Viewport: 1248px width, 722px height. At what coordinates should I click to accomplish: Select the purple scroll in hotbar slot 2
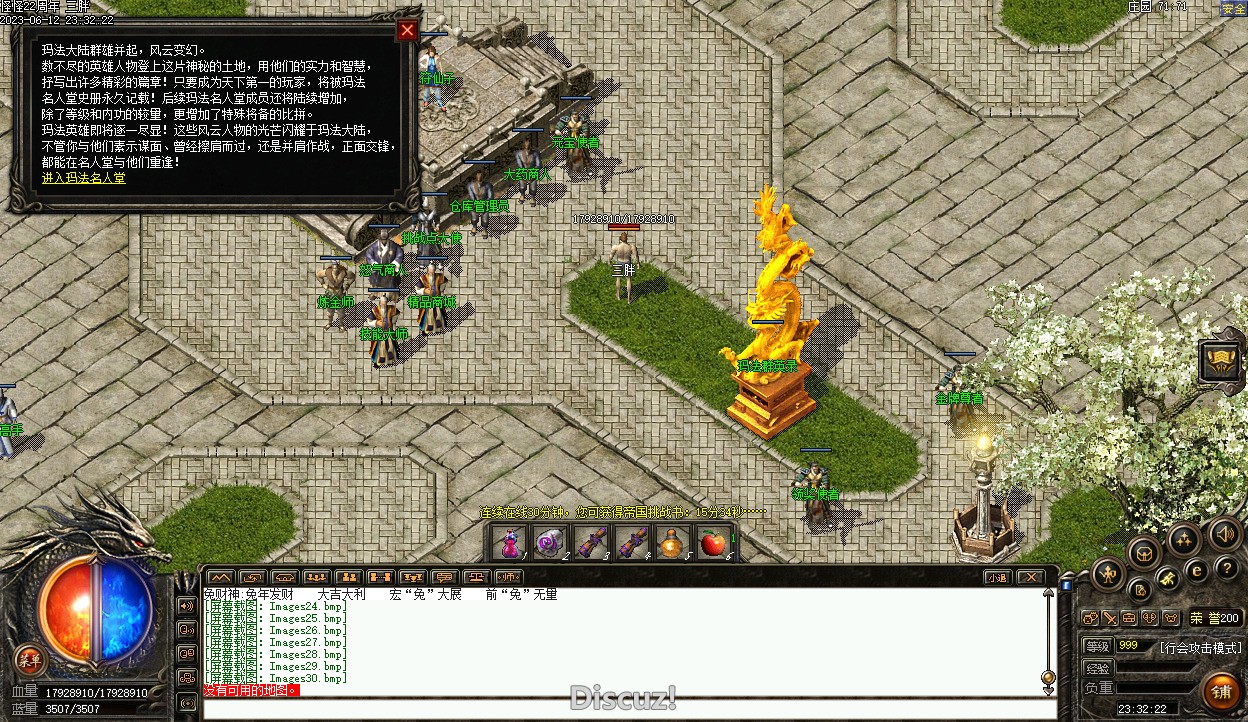[548, 543]
